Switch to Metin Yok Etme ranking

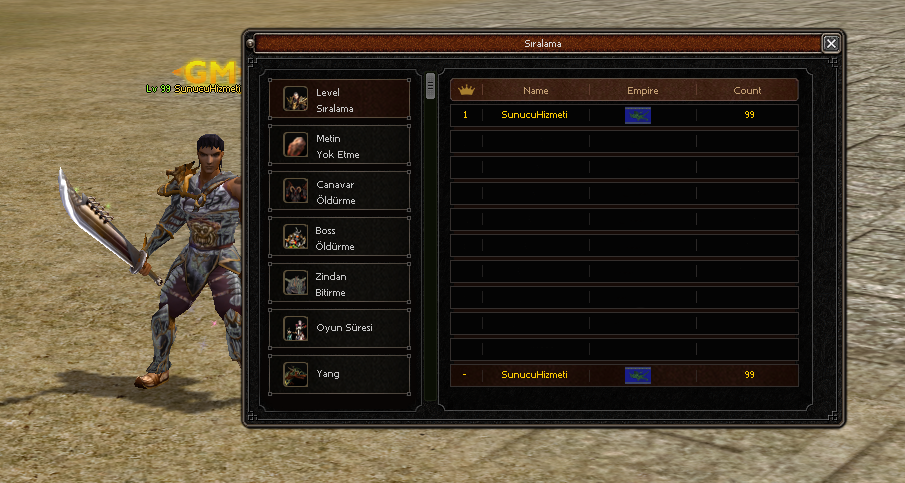339,146
